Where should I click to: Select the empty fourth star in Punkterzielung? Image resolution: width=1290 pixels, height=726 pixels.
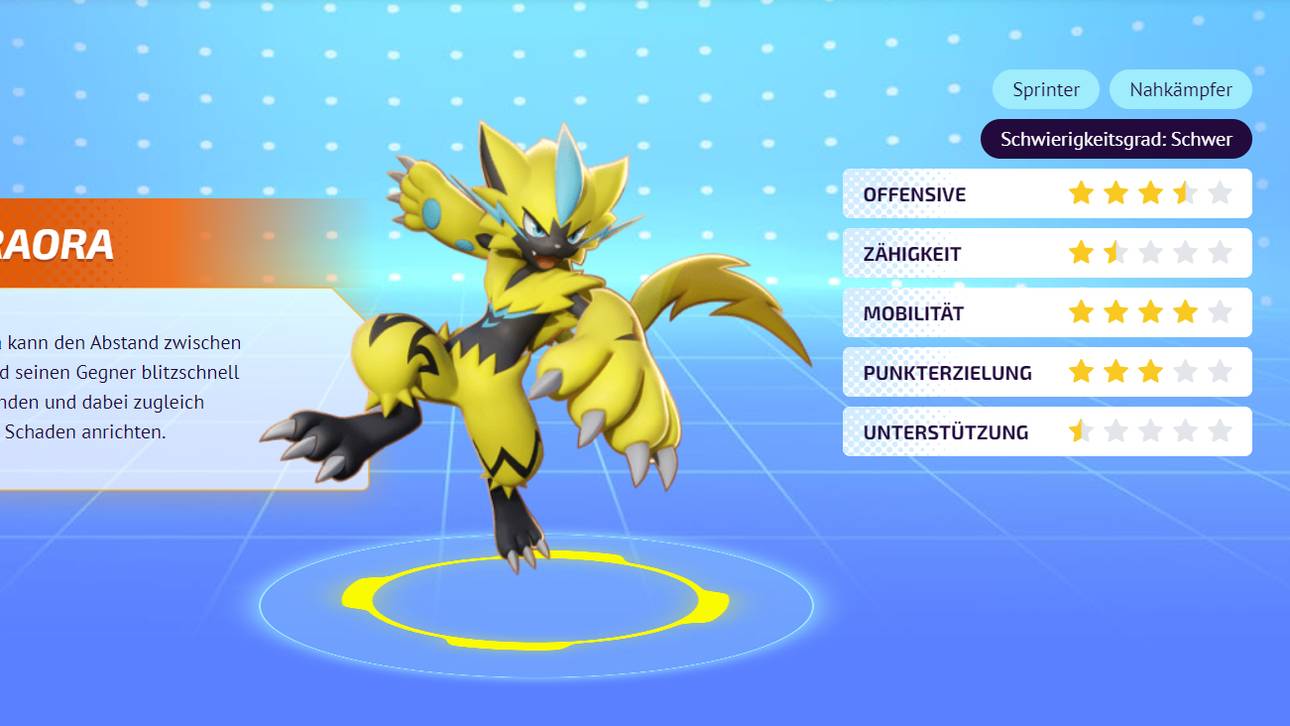(x=1186, y=371)
